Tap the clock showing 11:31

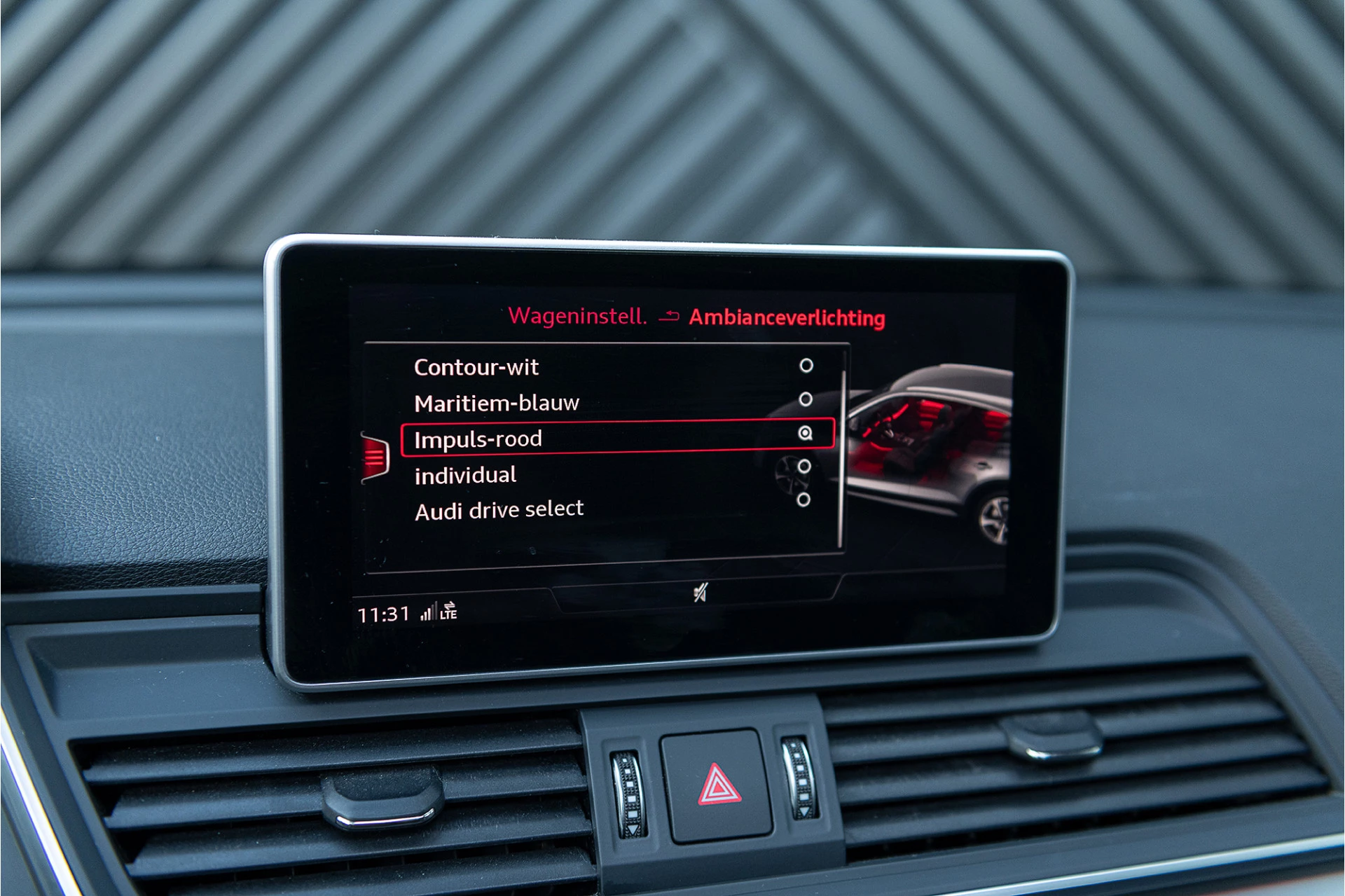point(382,612)
